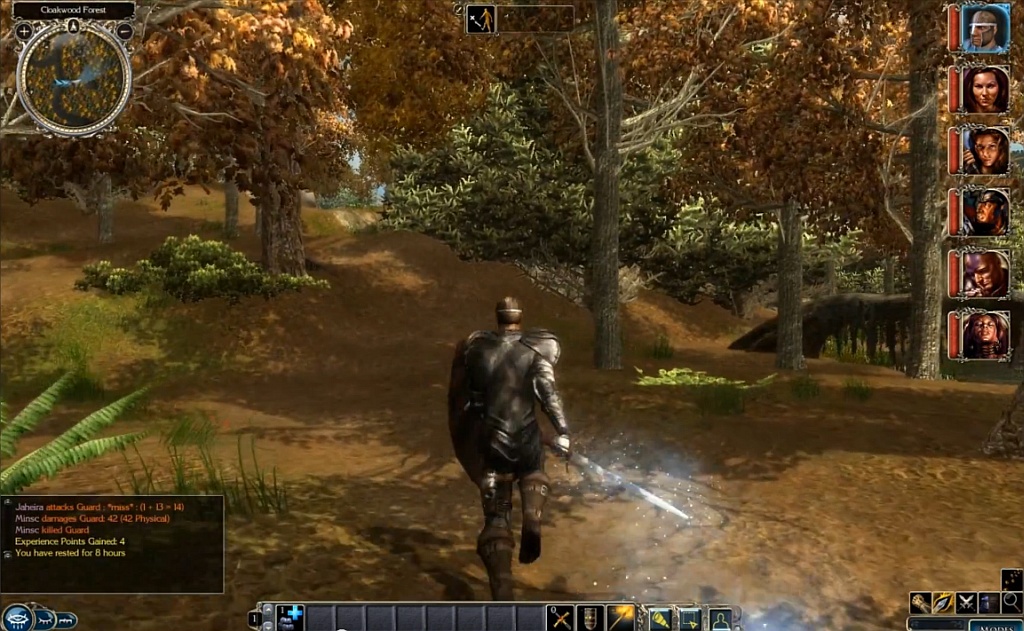Click the magnifying glass search icon
Viewport: 1024px width, 631px height.
click(x=1011, y=602)
